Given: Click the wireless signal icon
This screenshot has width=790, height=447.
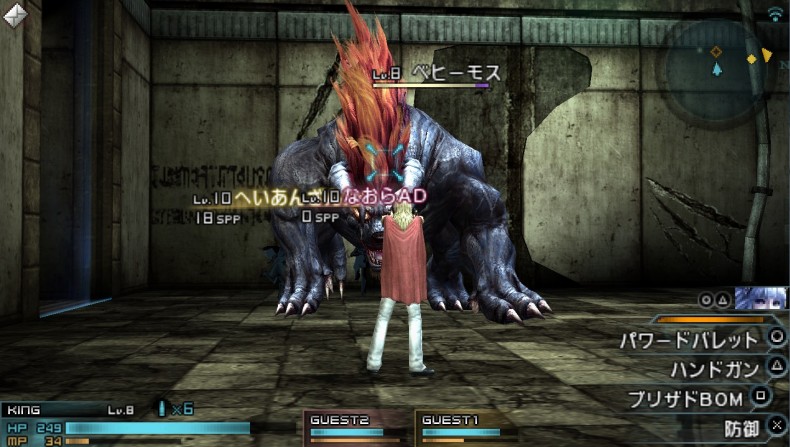Looking at the screenshot, I should (x=774, y=13).
